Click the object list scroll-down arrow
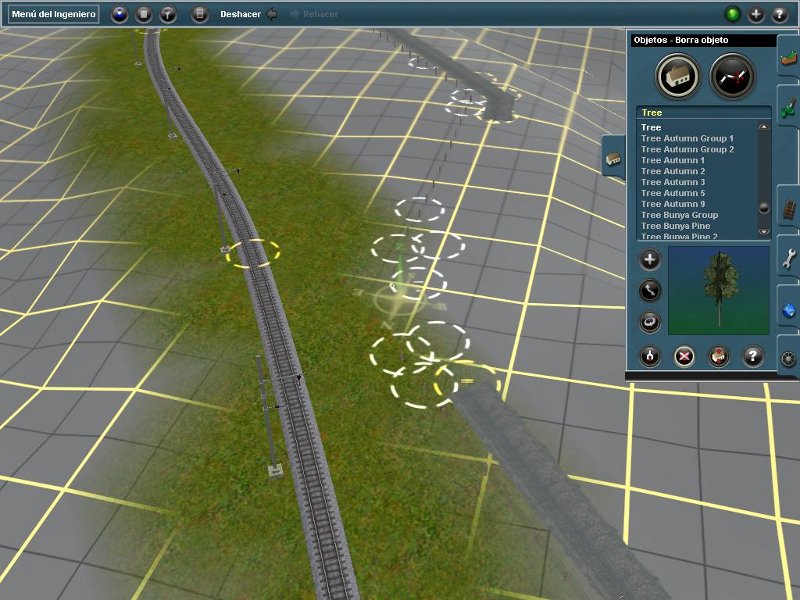The width and height of the screenshot is (800, 600). tap(764, 231)
